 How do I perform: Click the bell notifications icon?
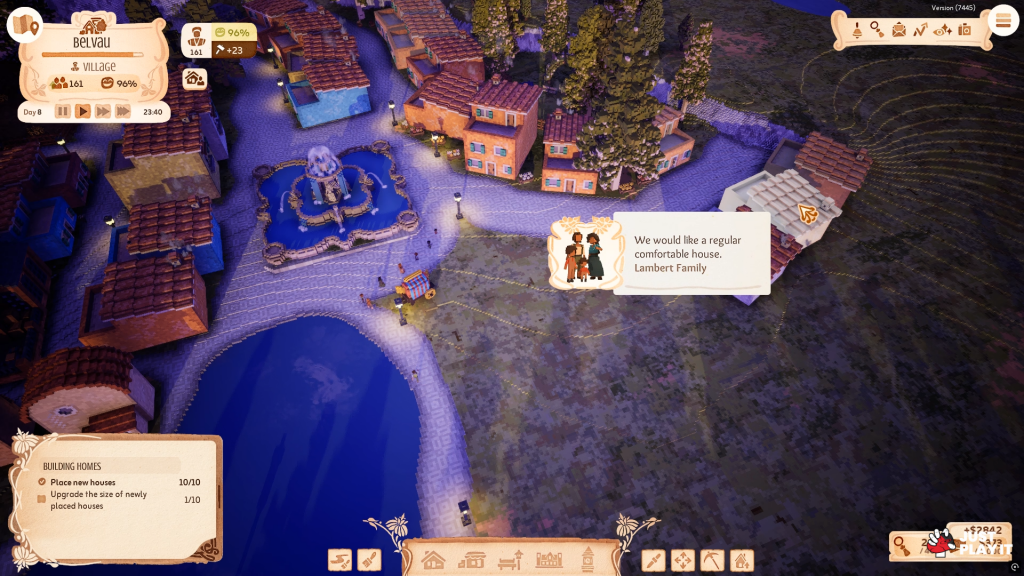(856, 30)
